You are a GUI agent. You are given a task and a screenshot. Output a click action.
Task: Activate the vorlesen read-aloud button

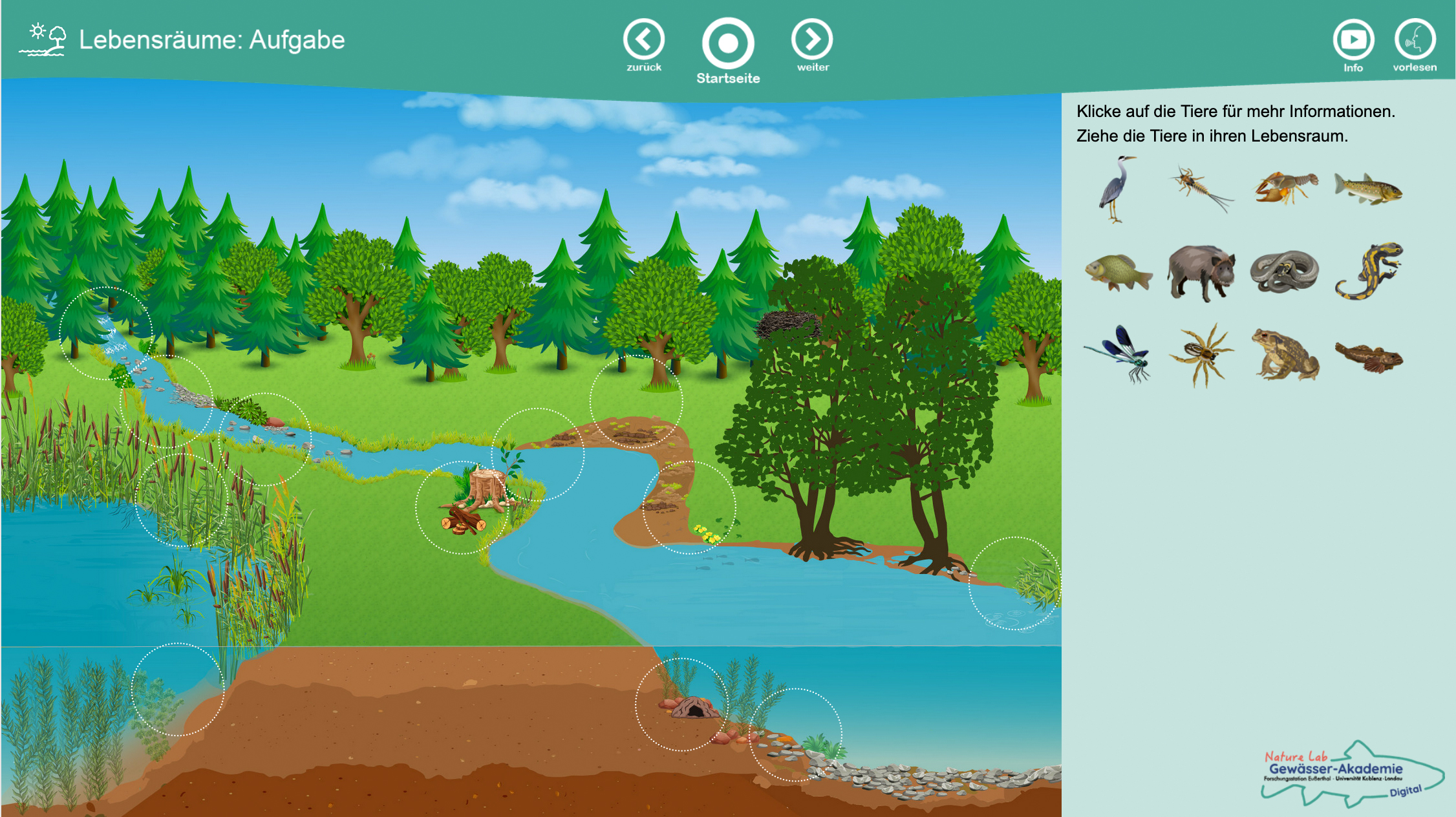1415,40
